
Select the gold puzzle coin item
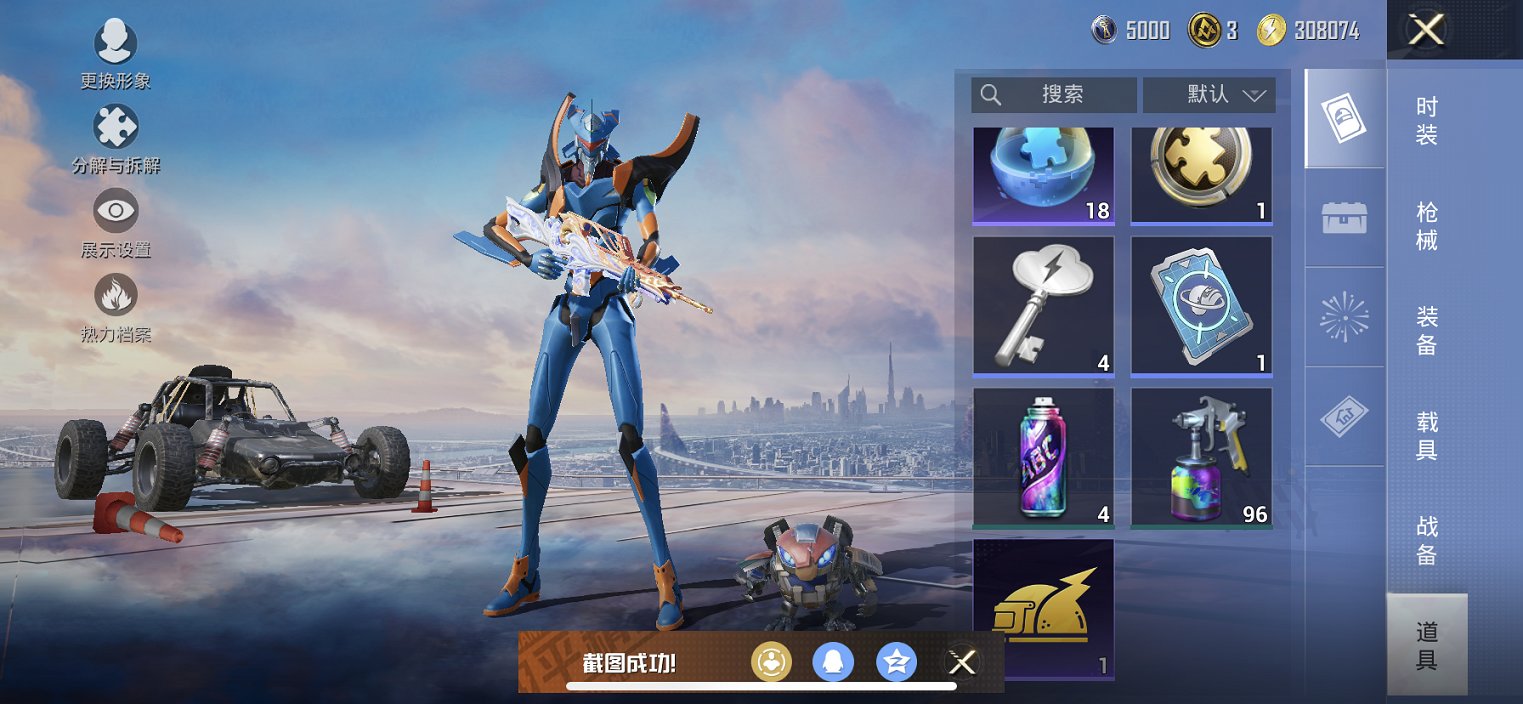[1201, 174]
